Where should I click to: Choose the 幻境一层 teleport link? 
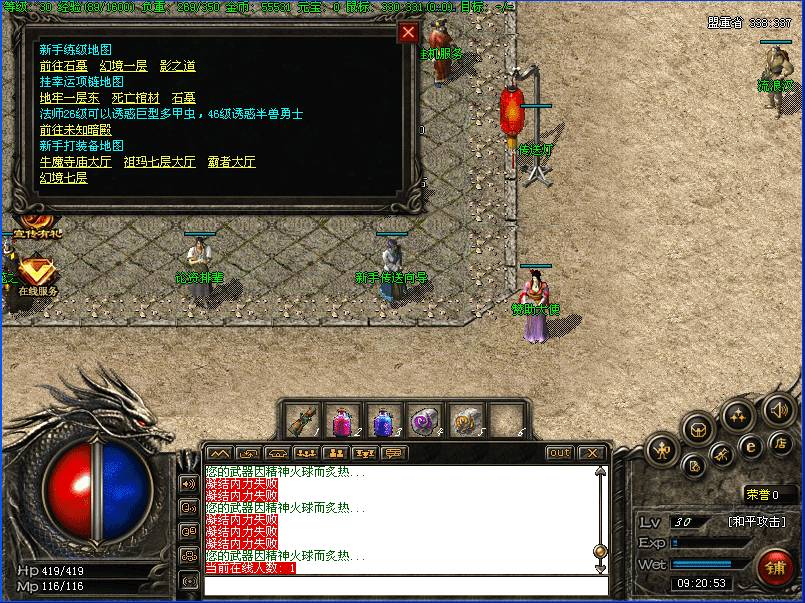[x=123, y=66]
